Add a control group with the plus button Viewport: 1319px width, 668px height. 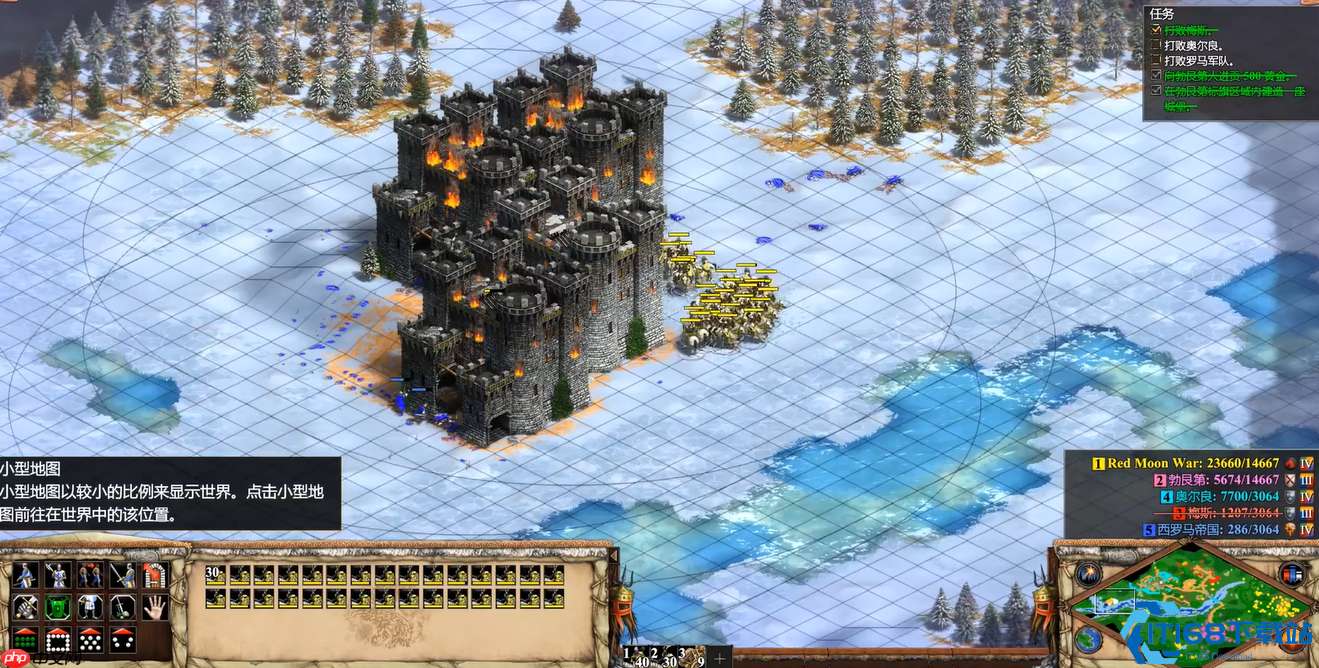(719, 658)
